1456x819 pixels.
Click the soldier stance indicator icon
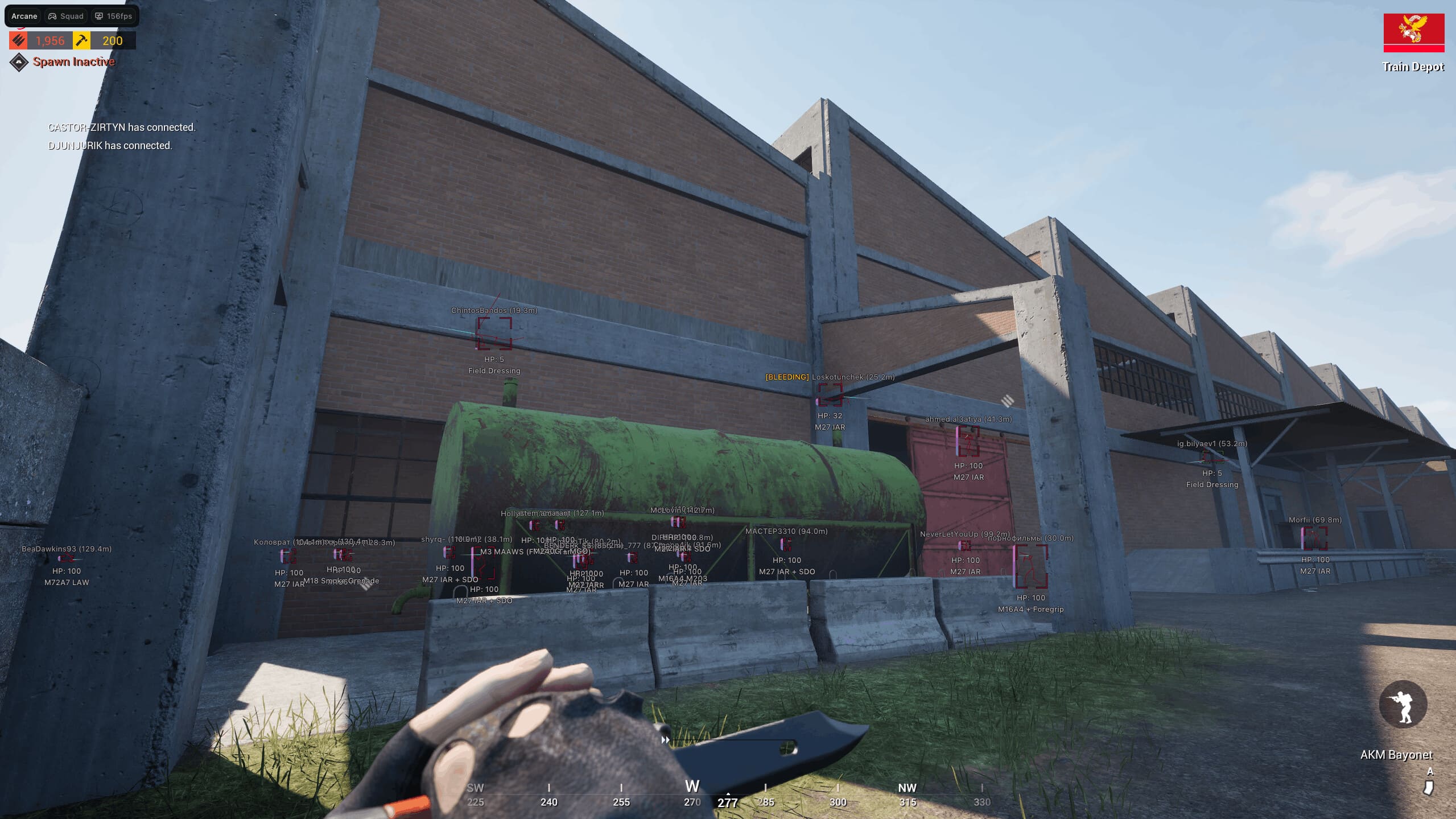point(1403,705)
